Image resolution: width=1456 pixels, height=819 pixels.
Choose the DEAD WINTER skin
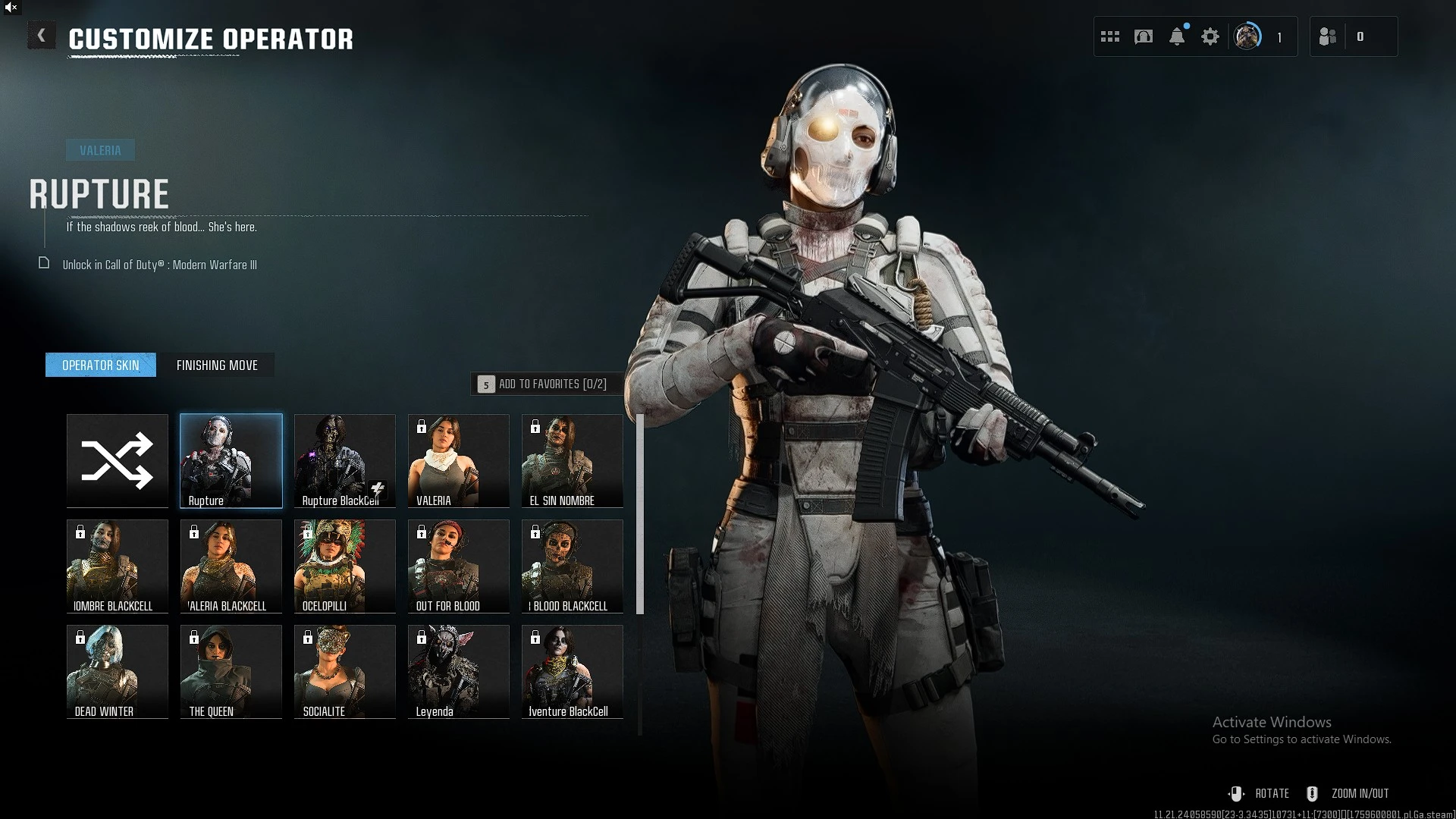[x=118, y=671]
